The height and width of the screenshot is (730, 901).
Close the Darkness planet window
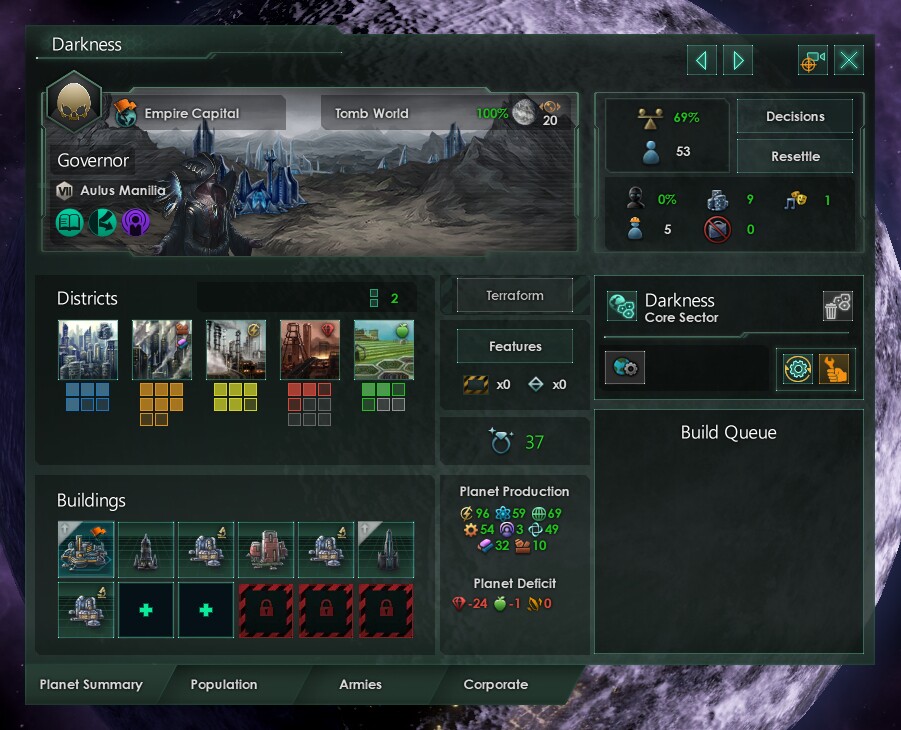coord(849,61)
